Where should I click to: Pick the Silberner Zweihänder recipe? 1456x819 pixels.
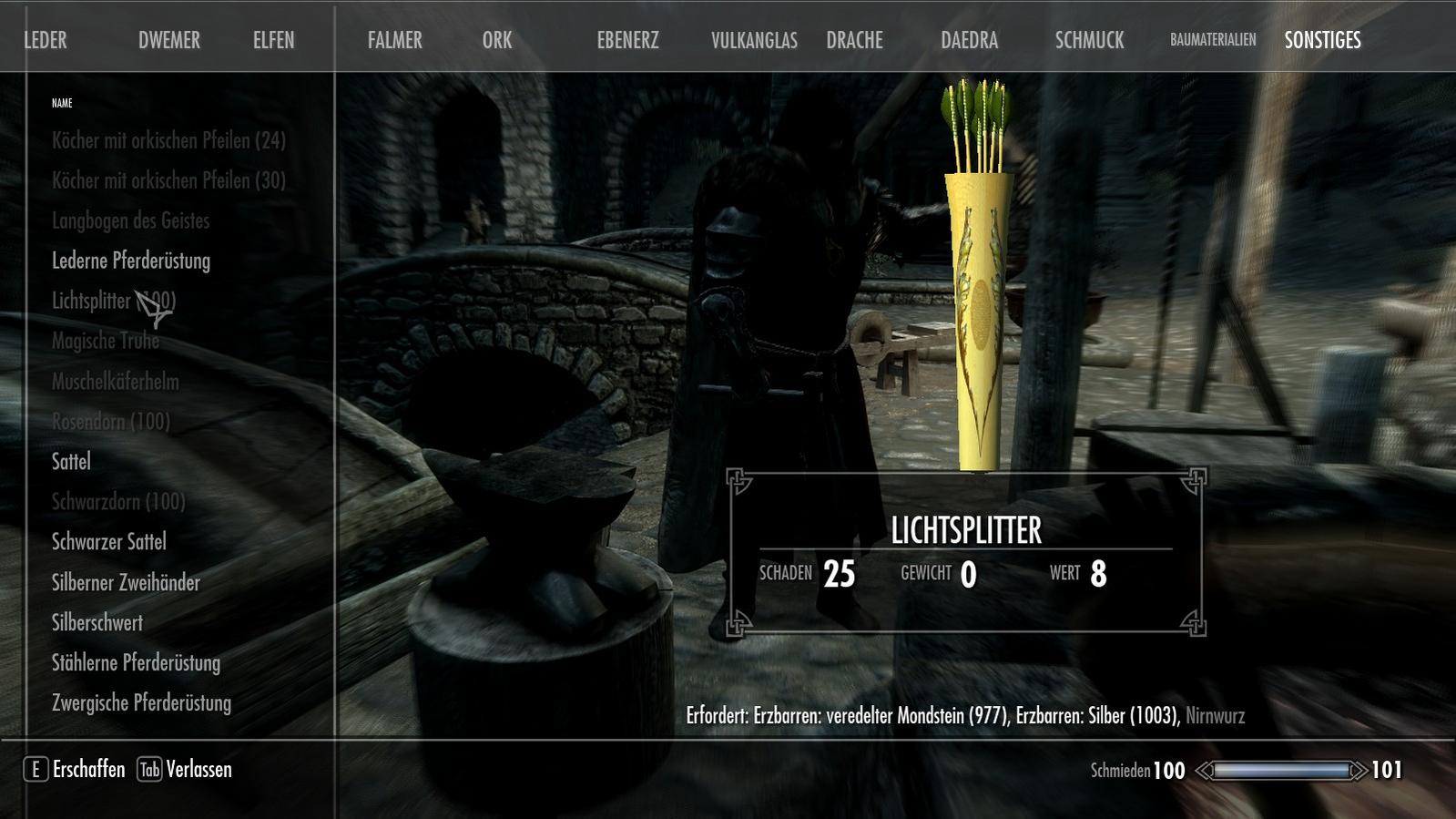126,582
